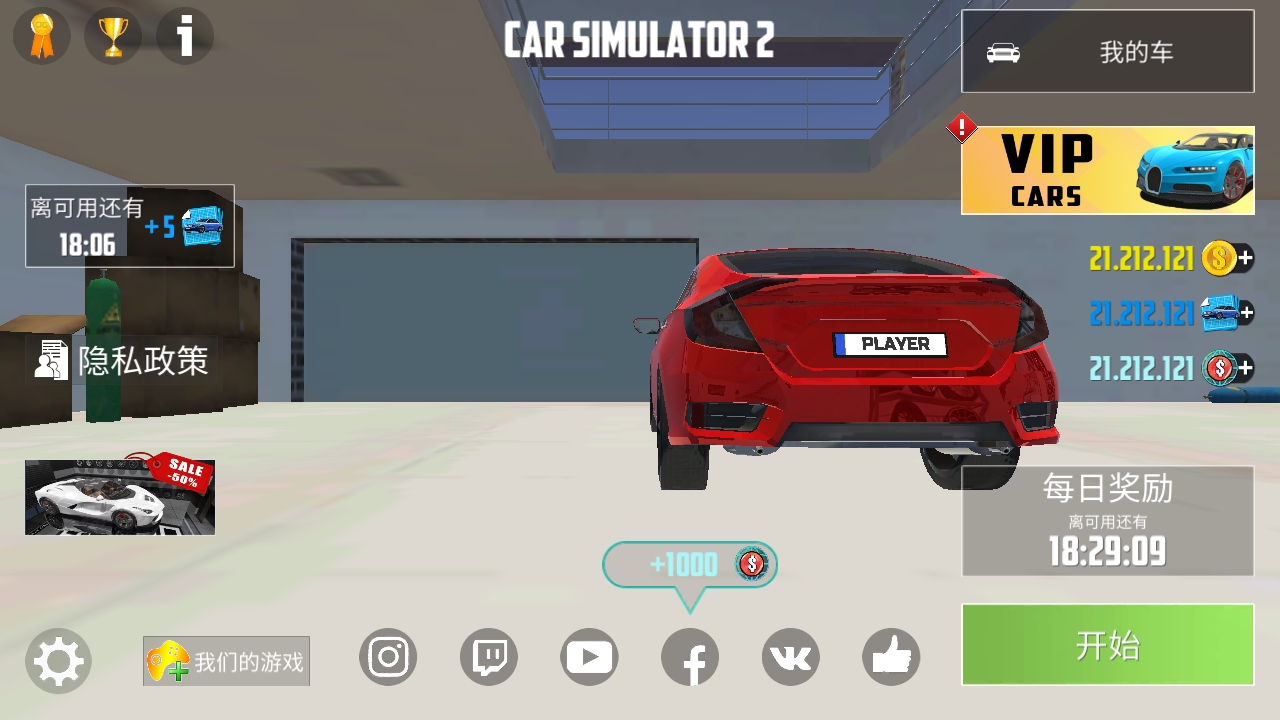This screenshot has height=720, width=1280.
Task: Start the game with 开始 button
Action: click(x=1107, y=645)
